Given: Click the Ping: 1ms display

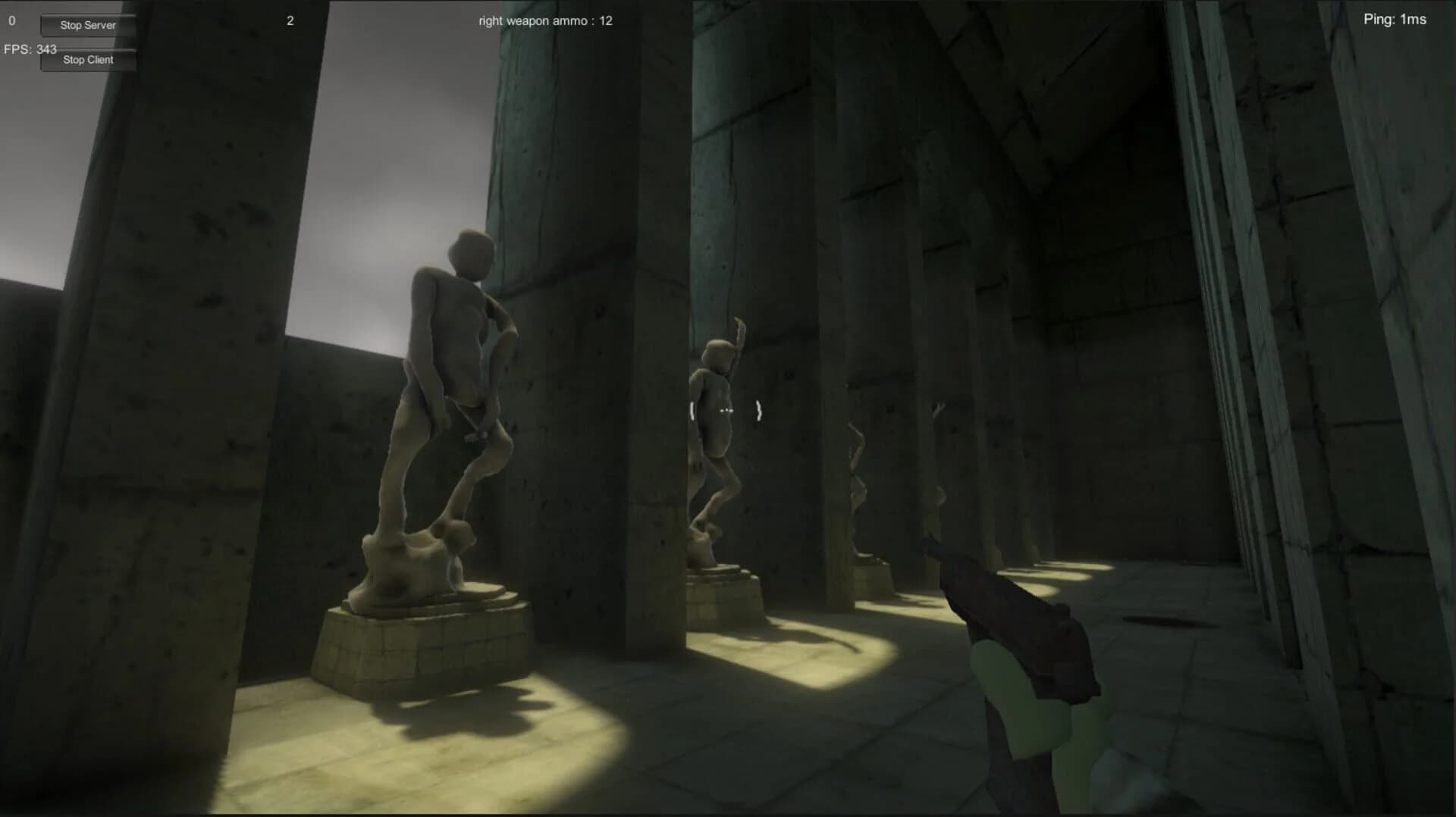Looking at the screenshot, I should pos(1395,20).
